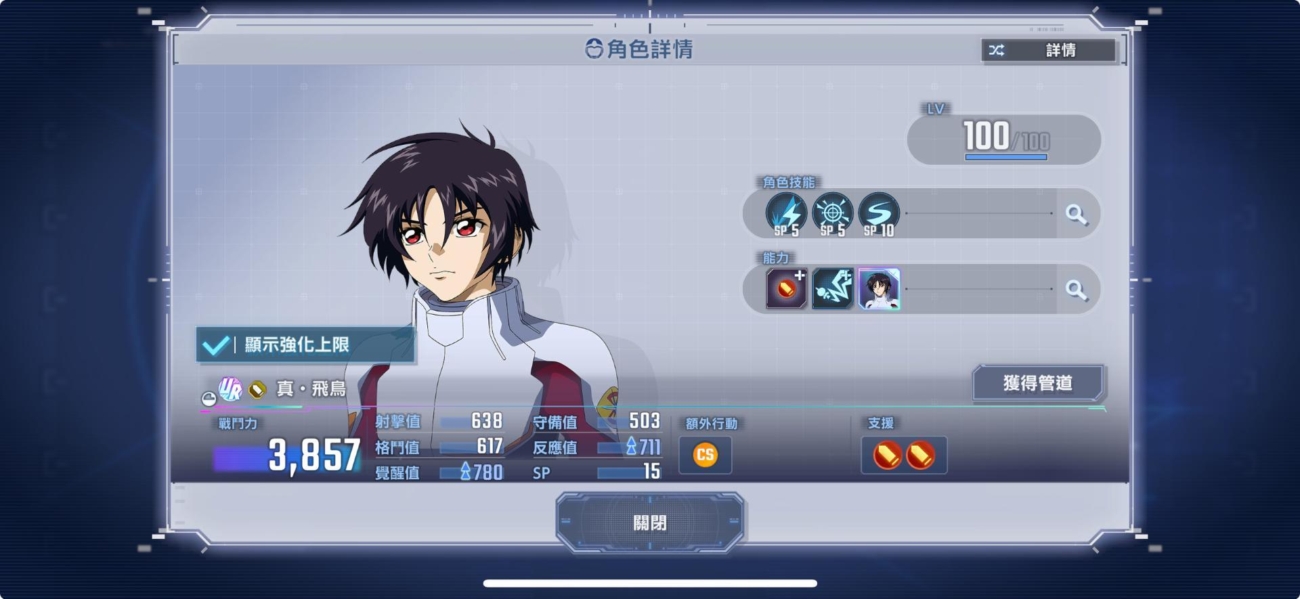Select the lightning bolt SP 5 skill
Image resolution: width=1300 pixels, height=599 pixels.
(786, 214)
